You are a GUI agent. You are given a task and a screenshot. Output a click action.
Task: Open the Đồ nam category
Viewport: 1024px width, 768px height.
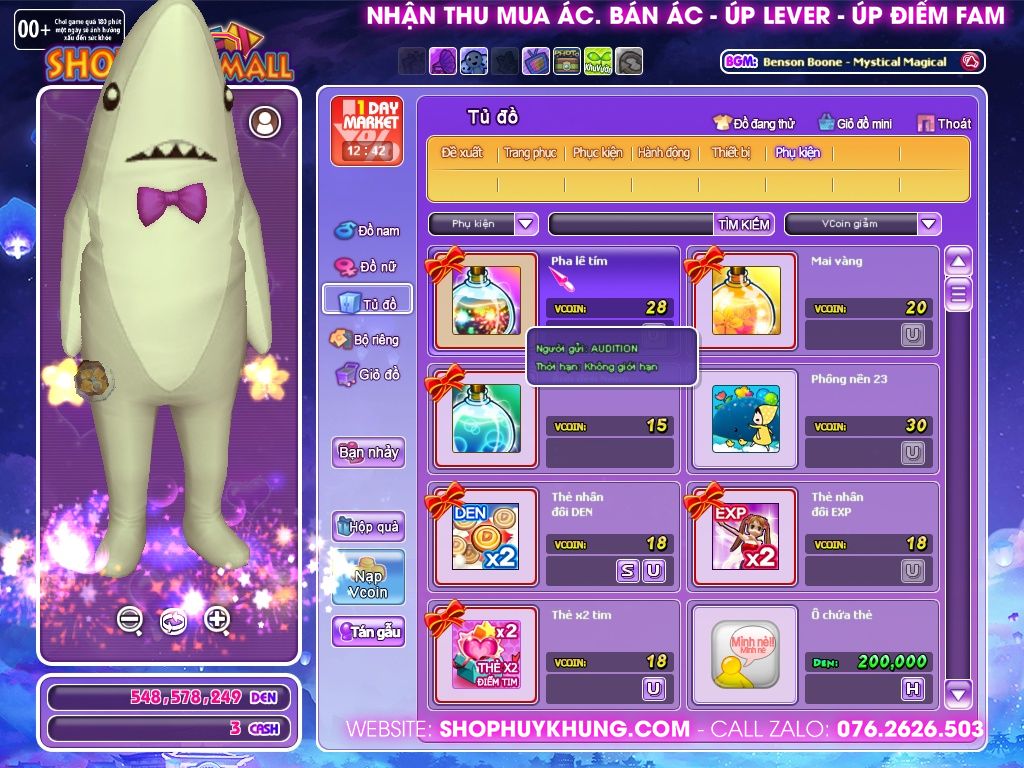click(367, 231)
